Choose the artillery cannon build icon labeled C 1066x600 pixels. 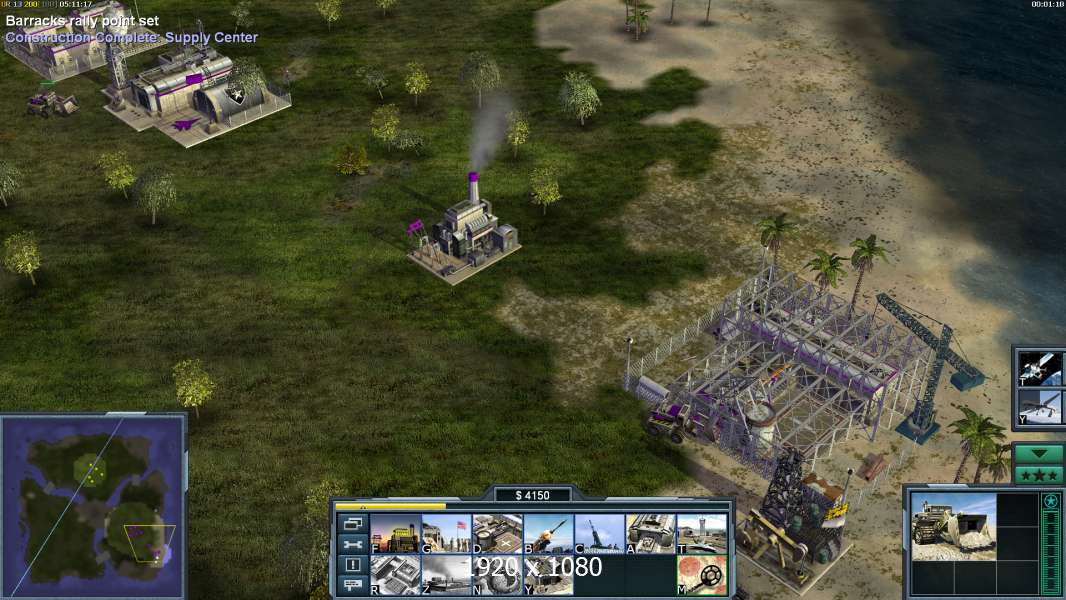pyautogui.click(x=599, y=533)
